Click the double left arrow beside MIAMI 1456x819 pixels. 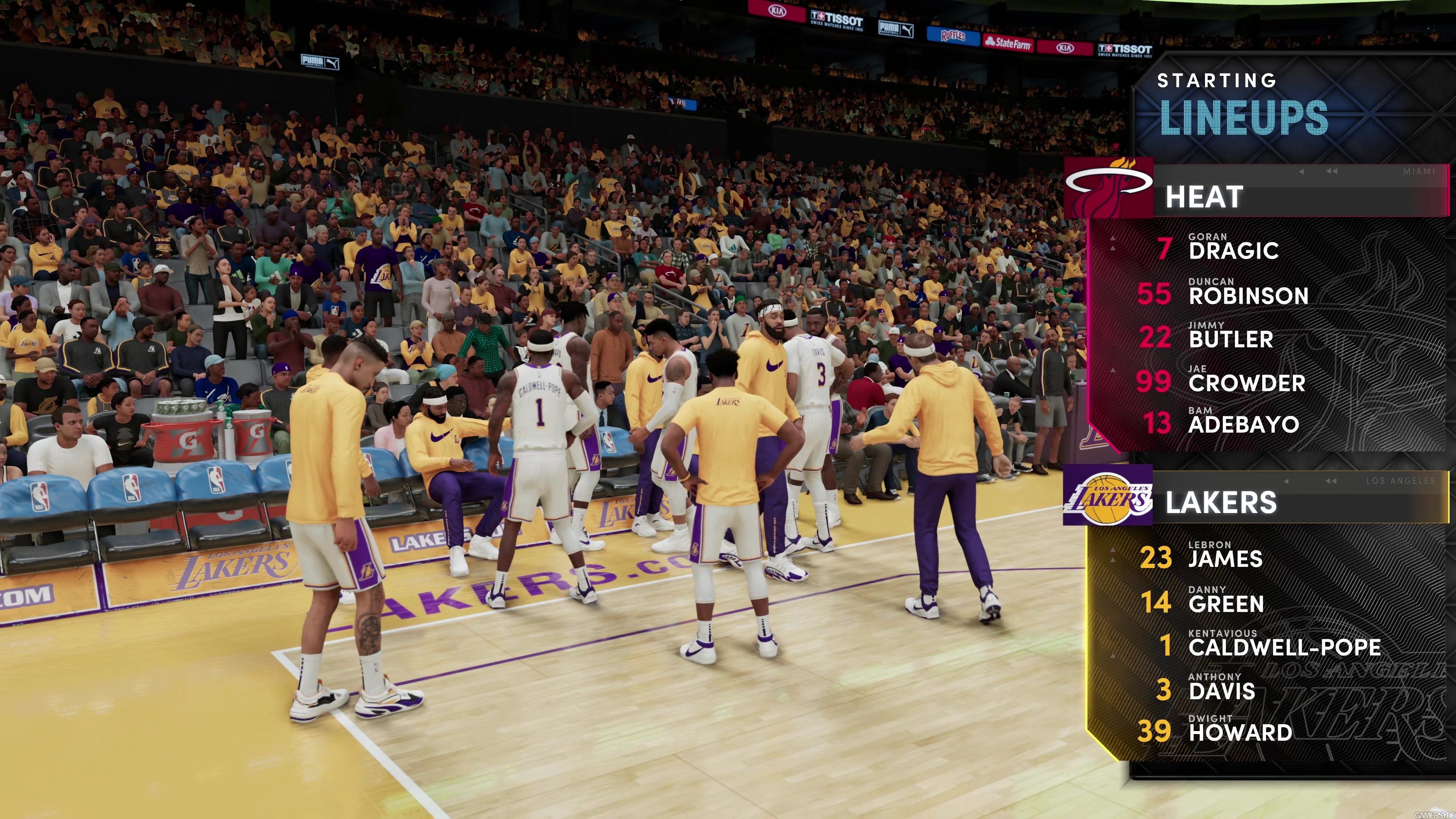click(1332, 172)
